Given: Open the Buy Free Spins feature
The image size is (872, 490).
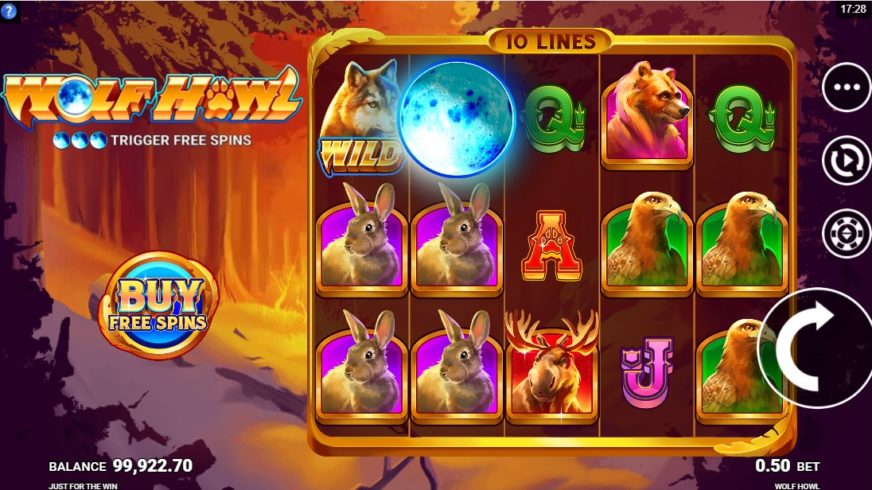Looking at the screenshot, I should point(161,305).
